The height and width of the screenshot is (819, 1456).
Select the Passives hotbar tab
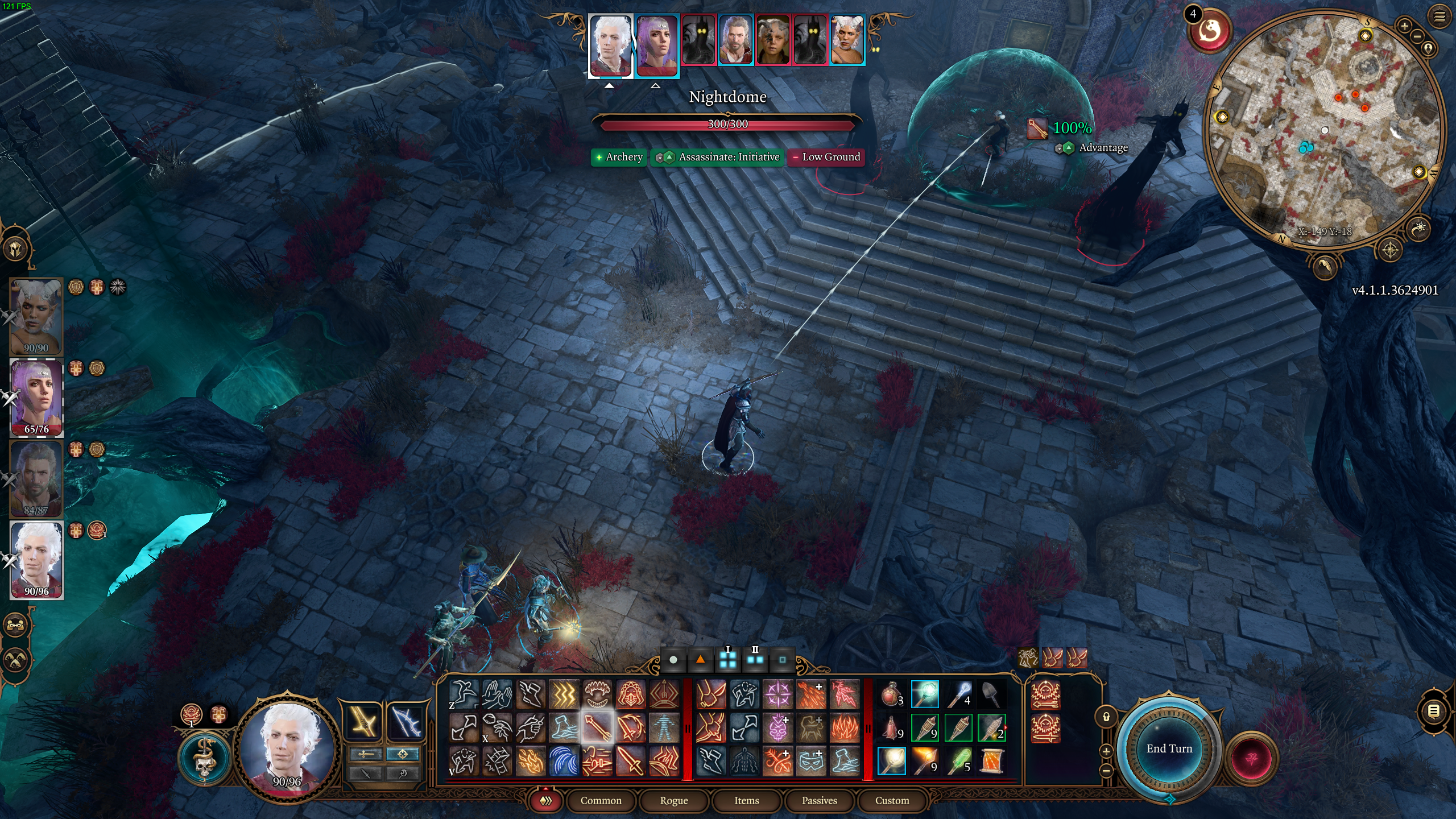(x=819, y=800)
